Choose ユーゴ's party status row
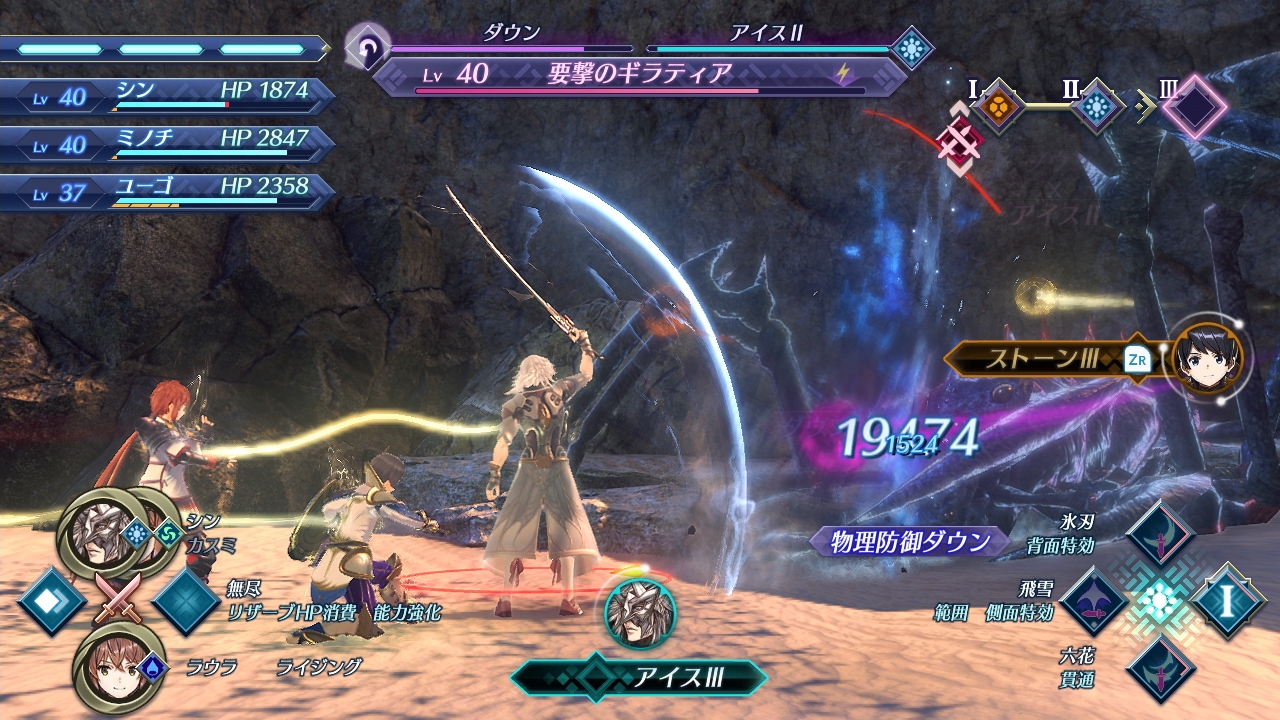1280x720 pixels. 168,190
